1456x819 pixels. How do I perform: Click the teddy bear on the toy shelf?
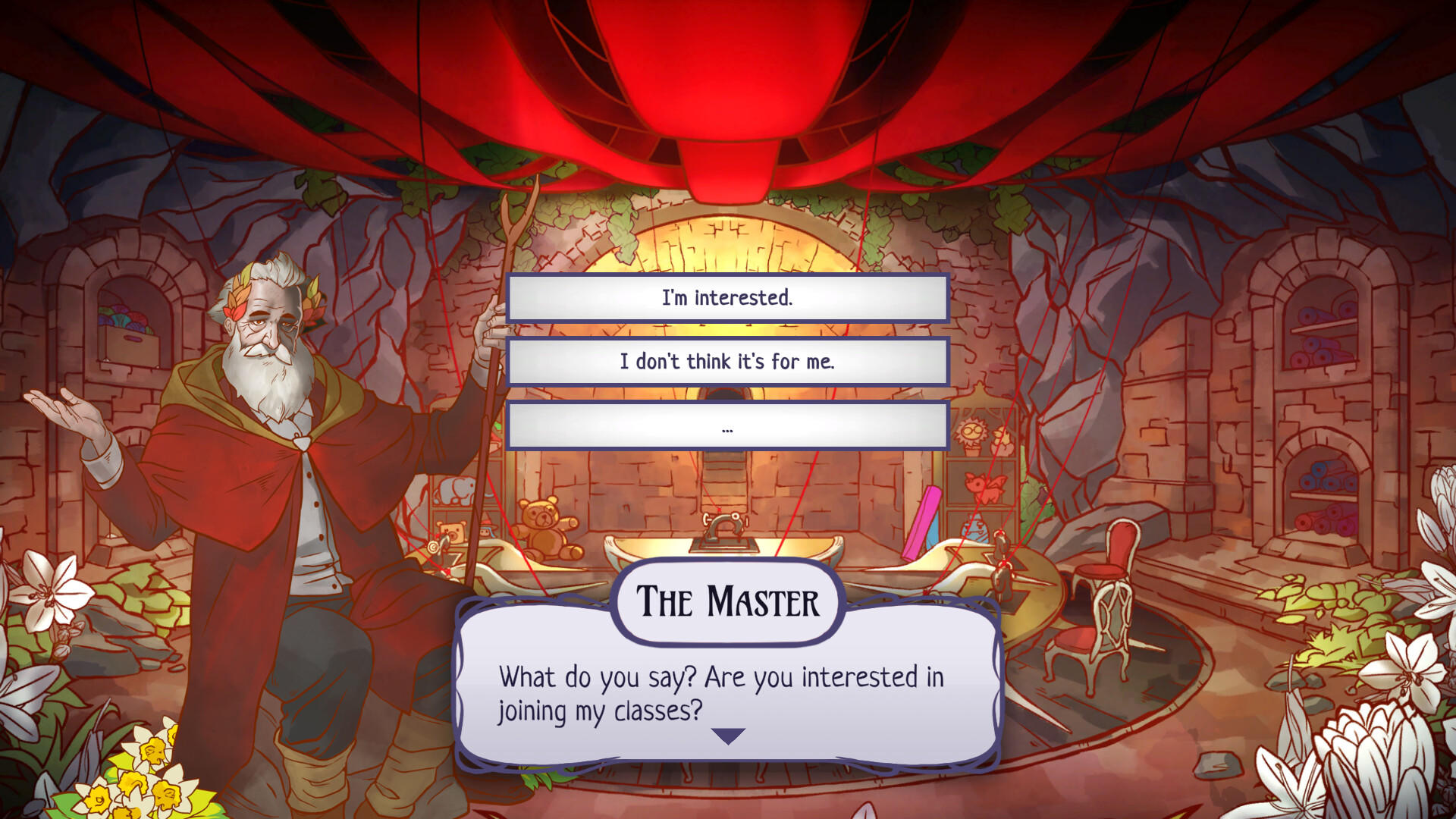544,530
